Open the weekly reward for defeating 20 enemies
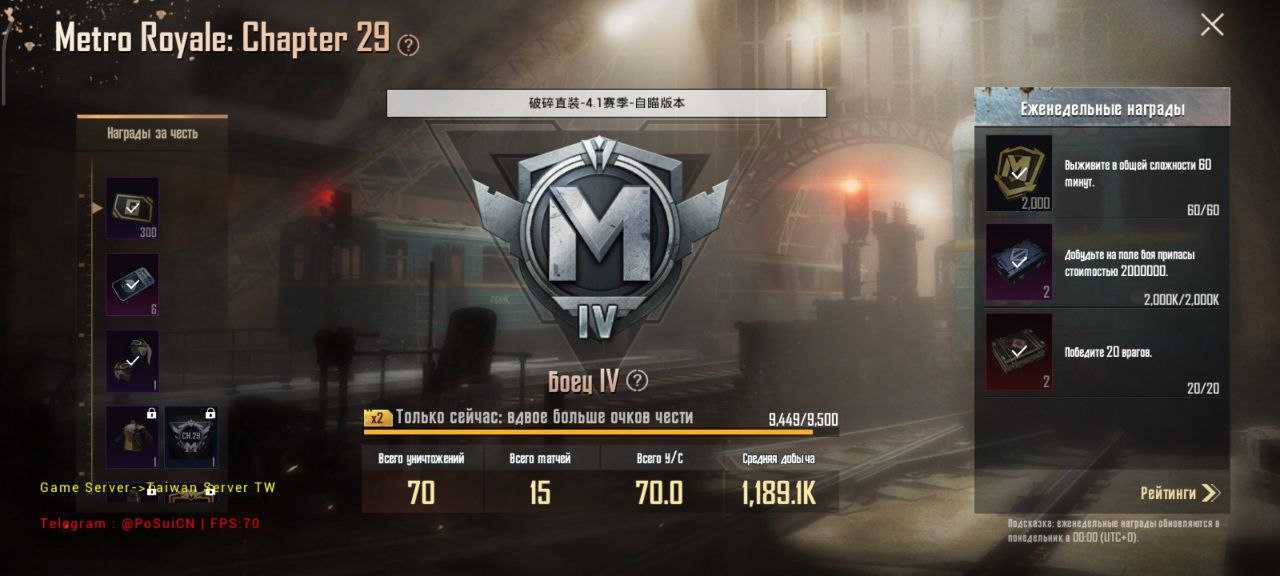 1019,351
